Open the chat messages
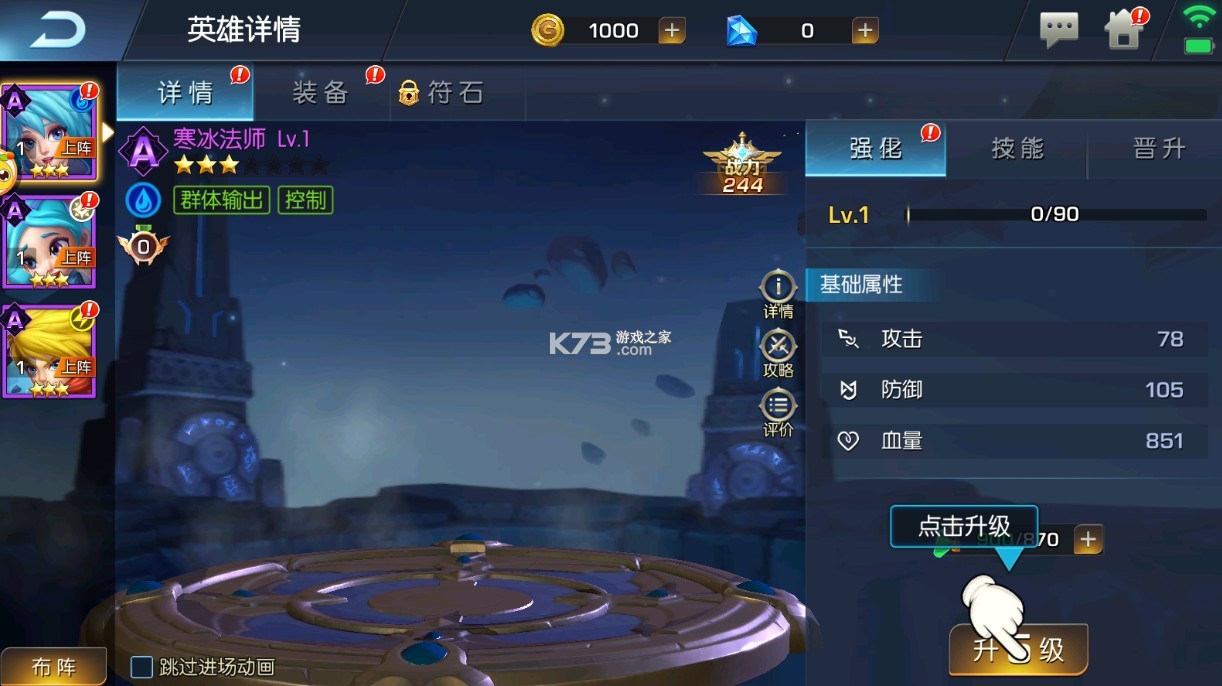This screenshot has width=1222, height=686. coord(1059,30)
